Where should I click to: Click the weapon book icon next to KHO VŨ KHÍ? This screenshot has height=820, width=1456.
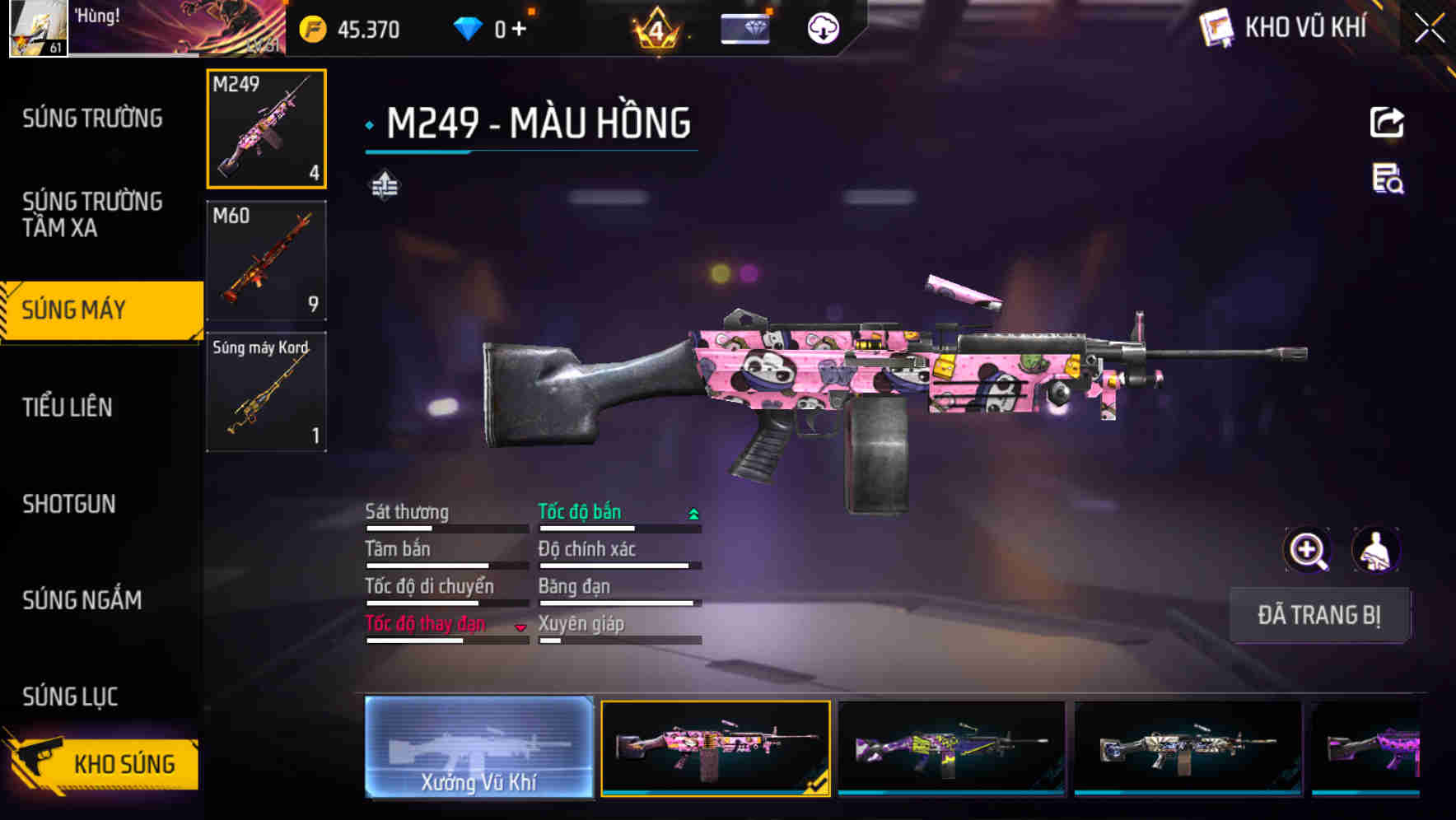(x=1216, y=27)
